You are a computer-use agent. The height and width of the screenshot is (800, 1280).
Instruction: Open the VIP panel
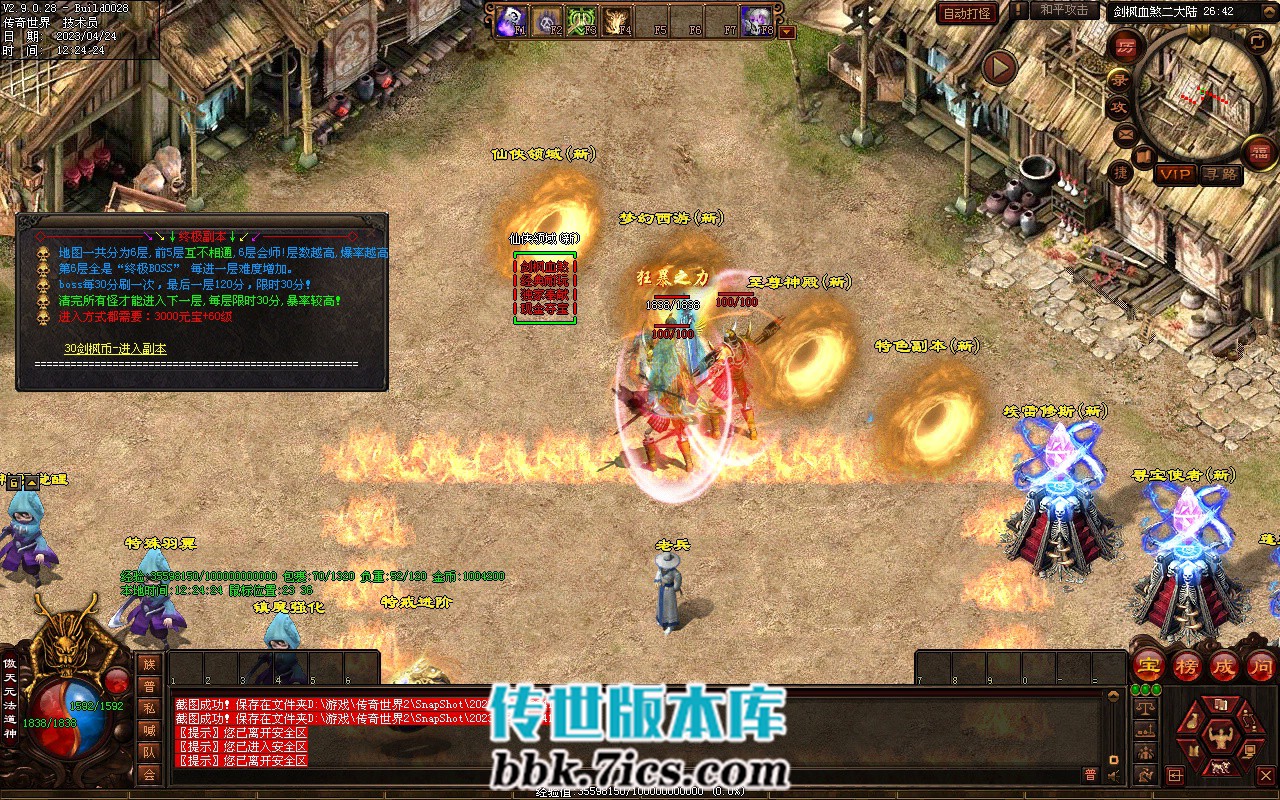(1175, 174)
